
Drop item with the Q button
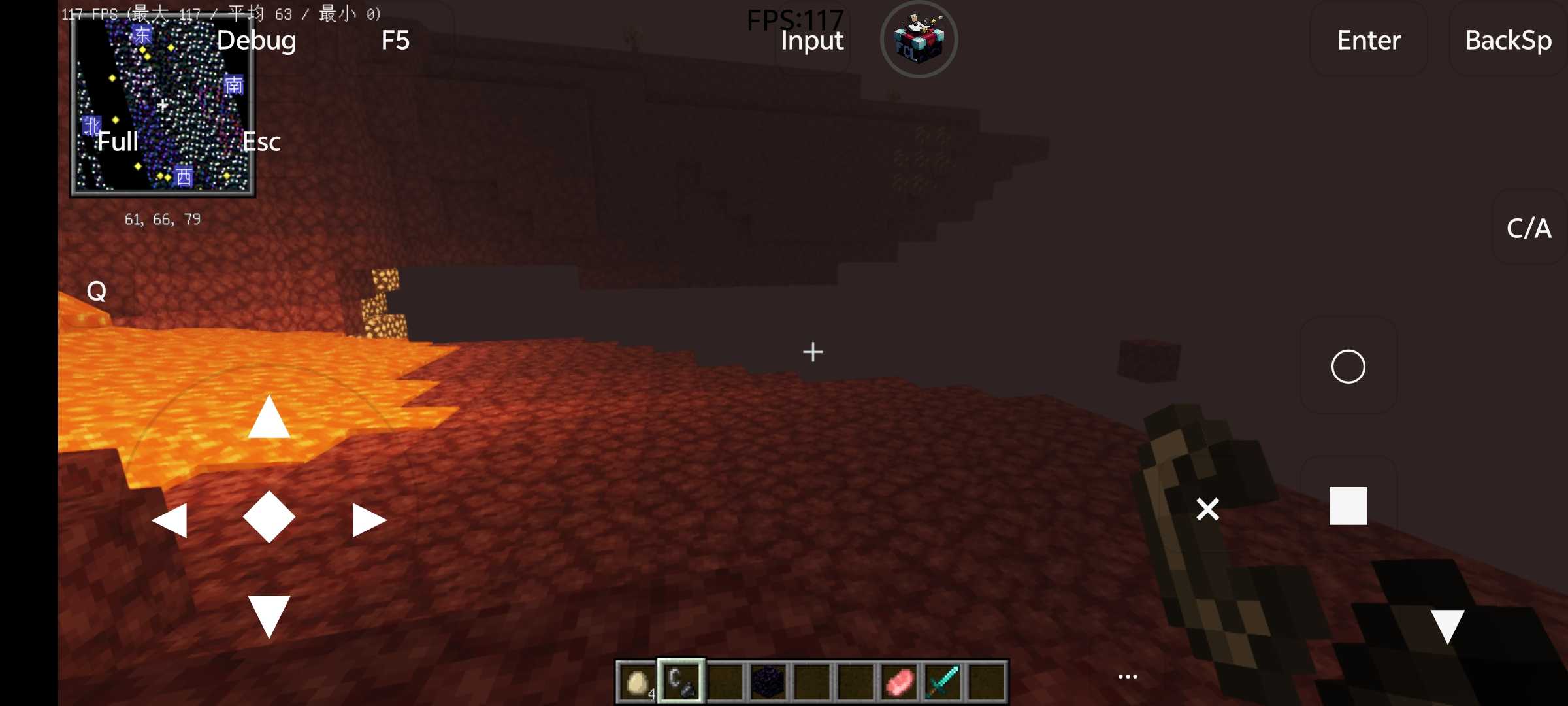97,291
